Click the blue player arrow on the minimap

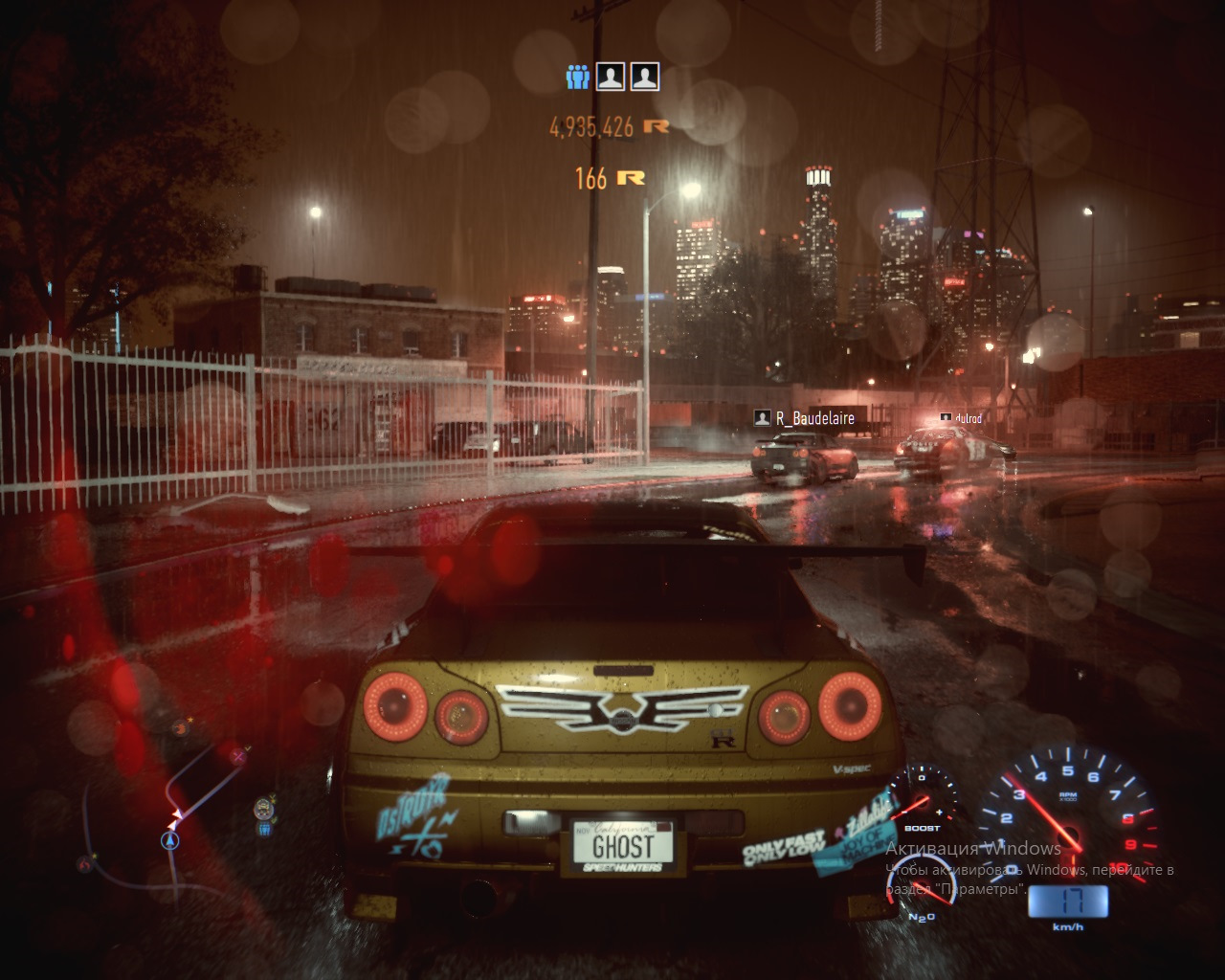[x=170, y=840]
